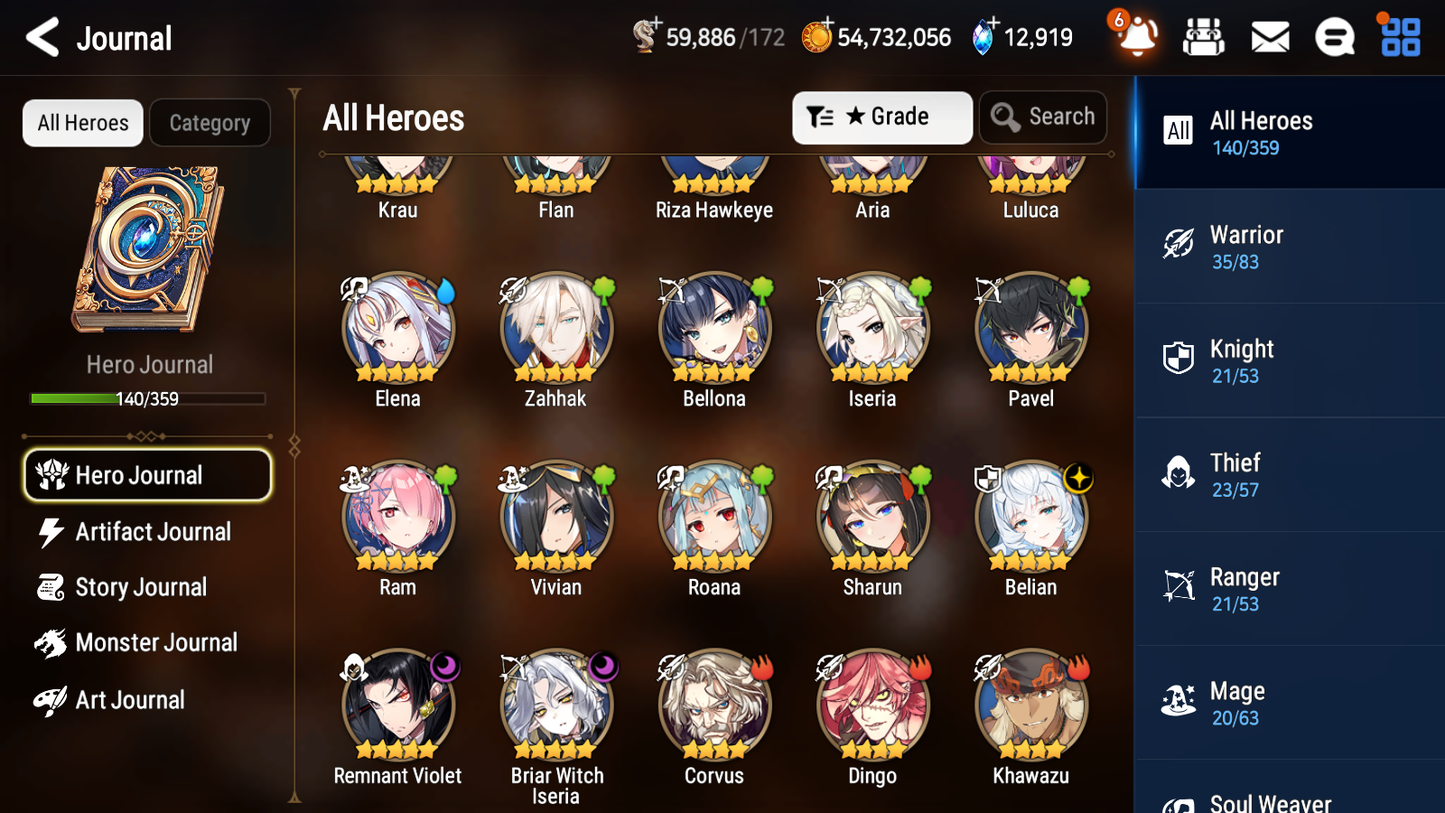Screen dimensions: 1445x813
Task: Open the inventory chest icon
Action: click(1204, 36)
